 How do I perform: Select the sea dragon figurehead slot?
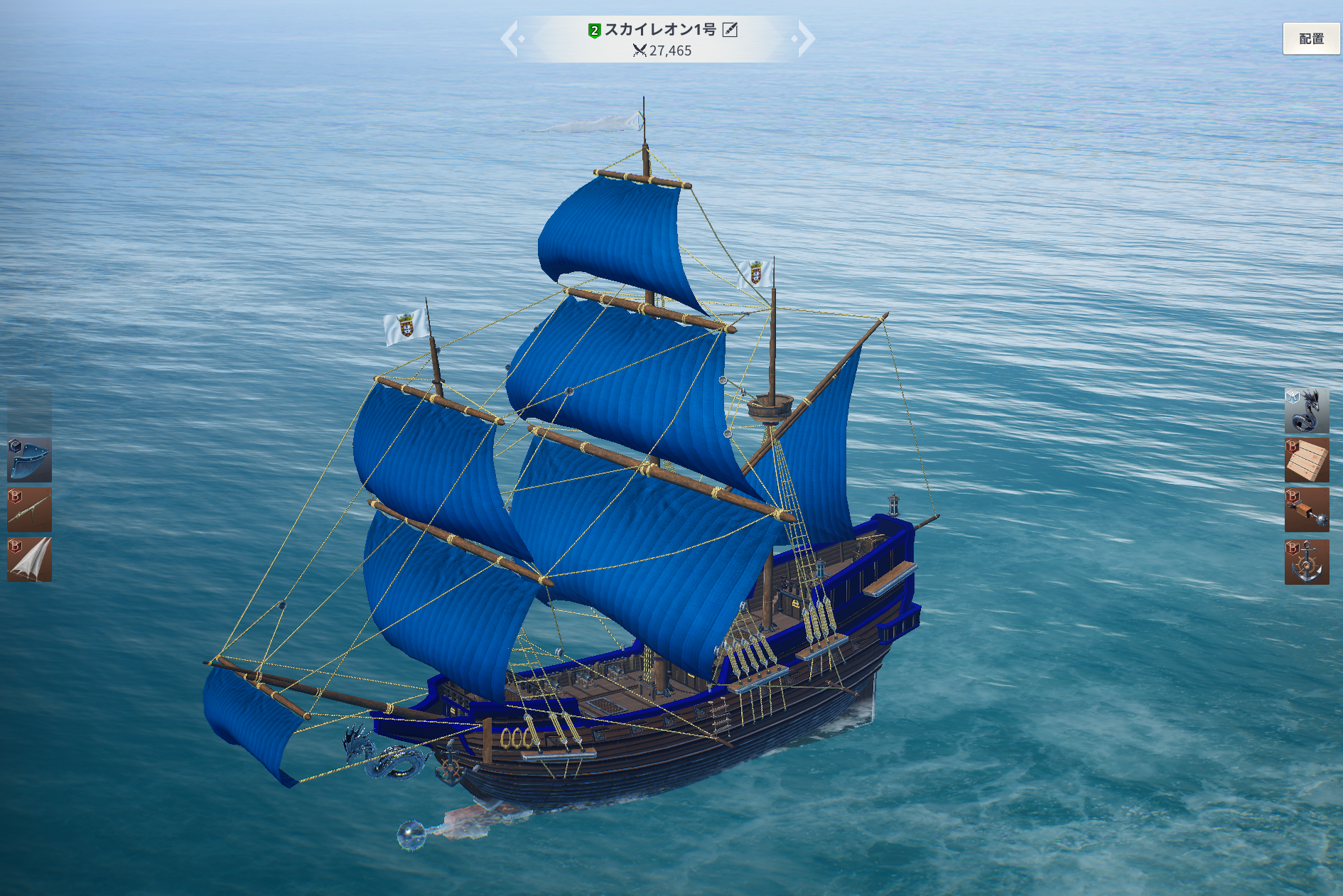point(1306,410)
